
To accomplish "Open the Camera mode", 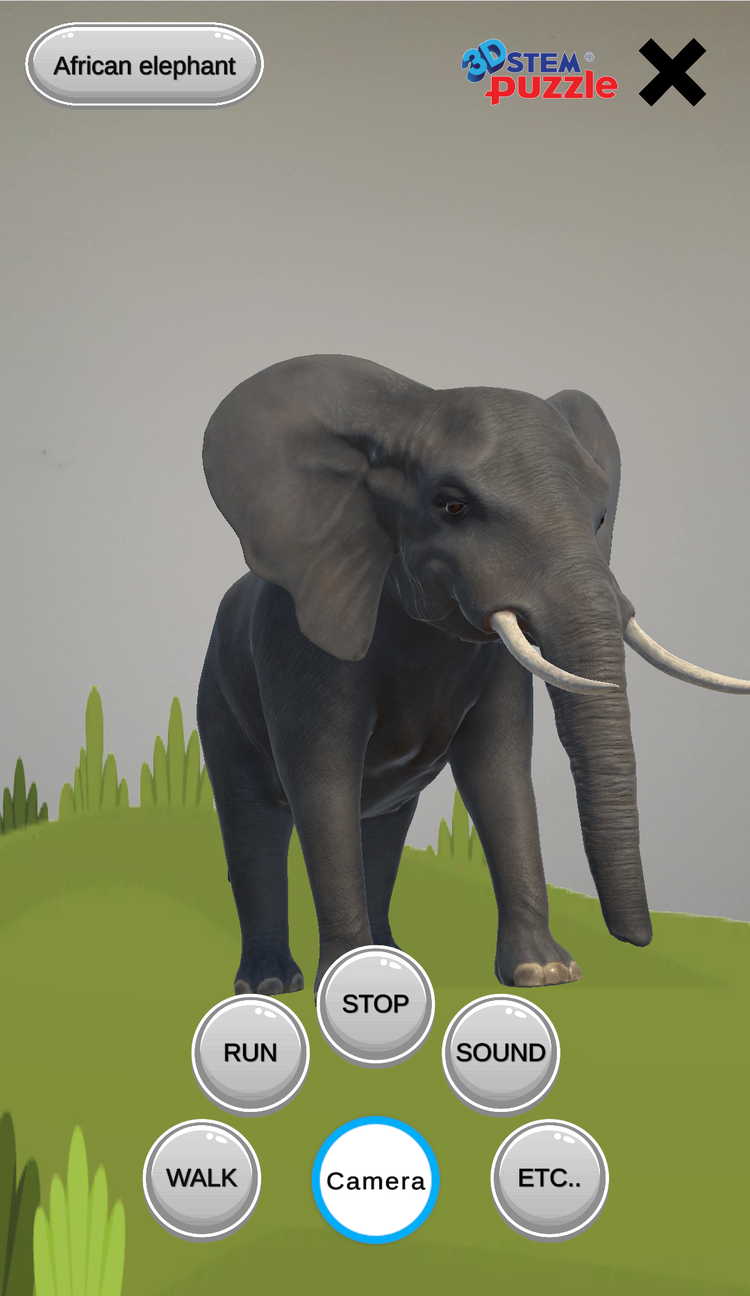I will (376, 1181).
